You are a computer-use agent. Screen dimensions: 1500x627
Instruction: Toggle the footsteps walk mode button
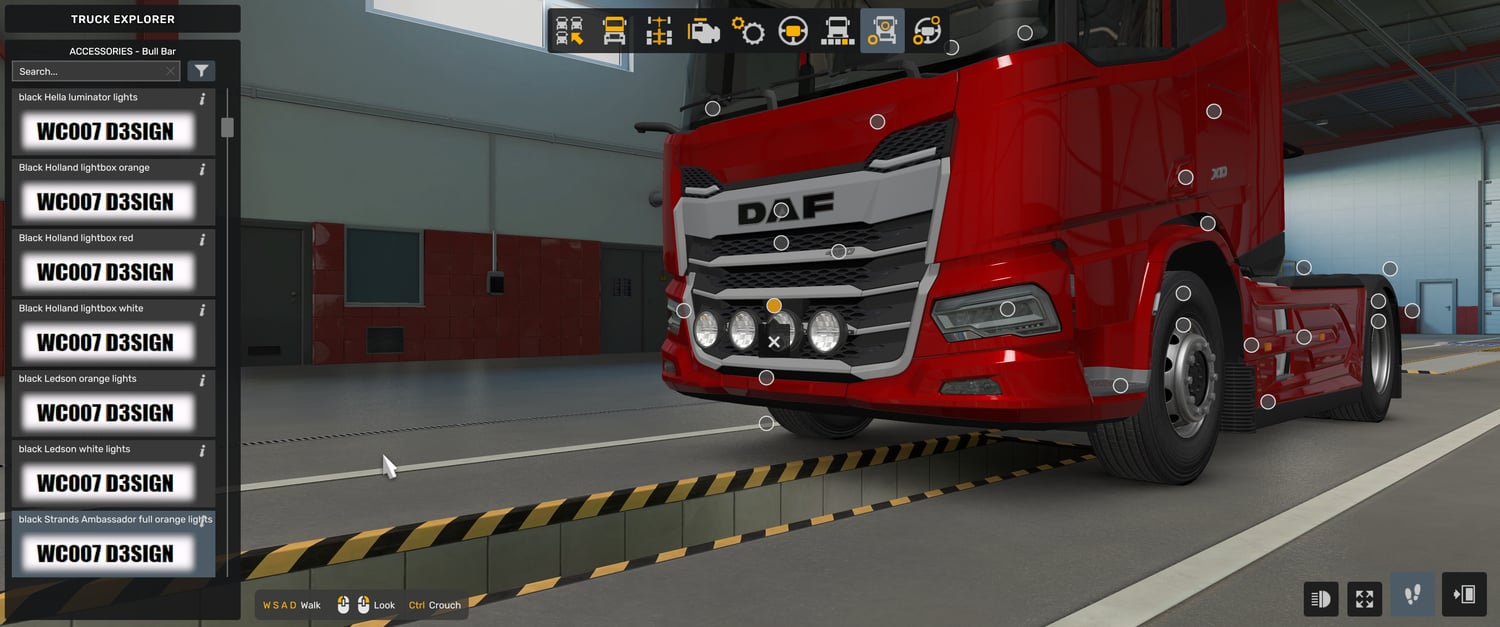1412,596
